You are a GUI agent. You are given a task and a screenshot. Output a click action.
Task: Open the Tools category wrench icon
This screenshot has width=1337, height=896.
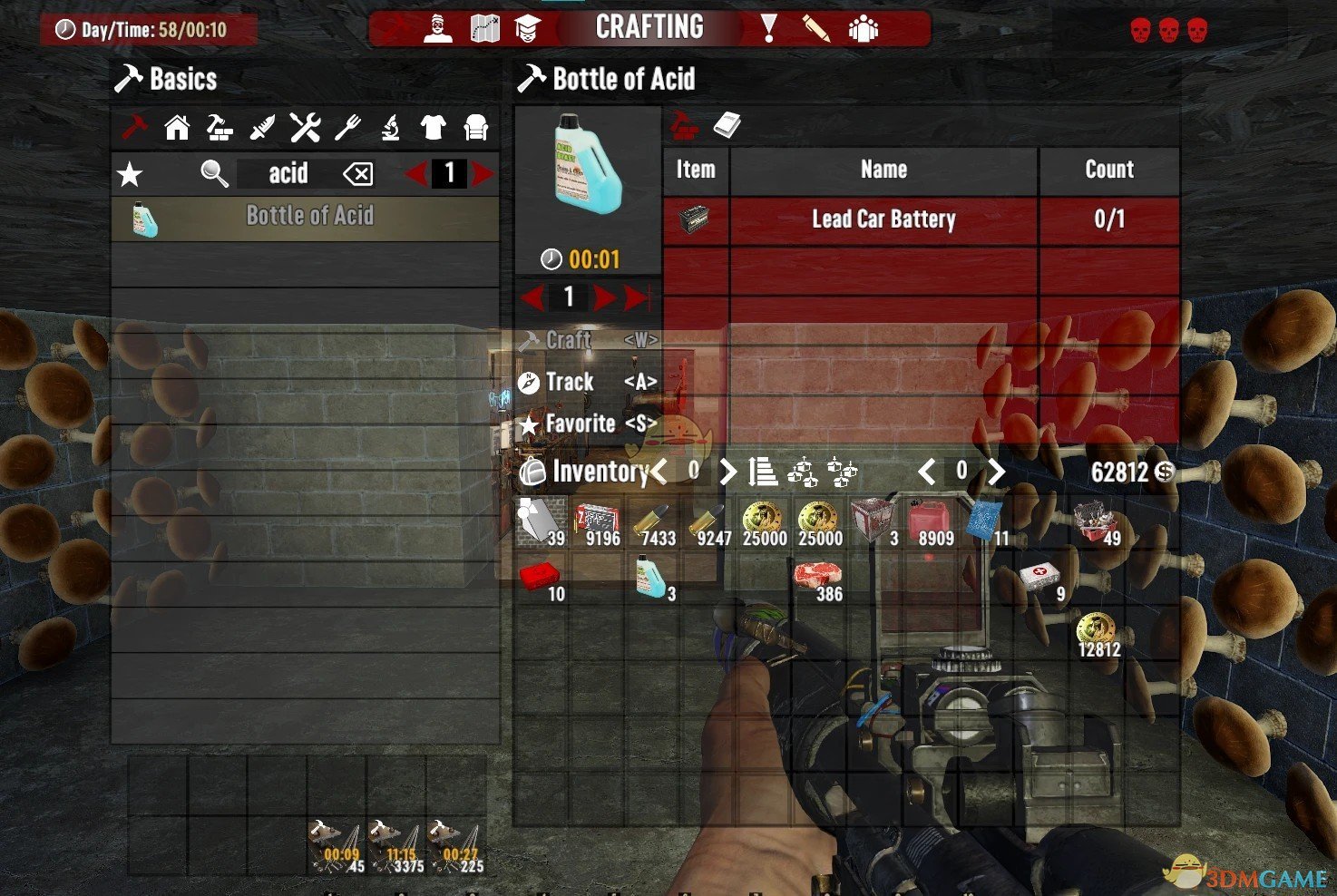tap(305, 127)
